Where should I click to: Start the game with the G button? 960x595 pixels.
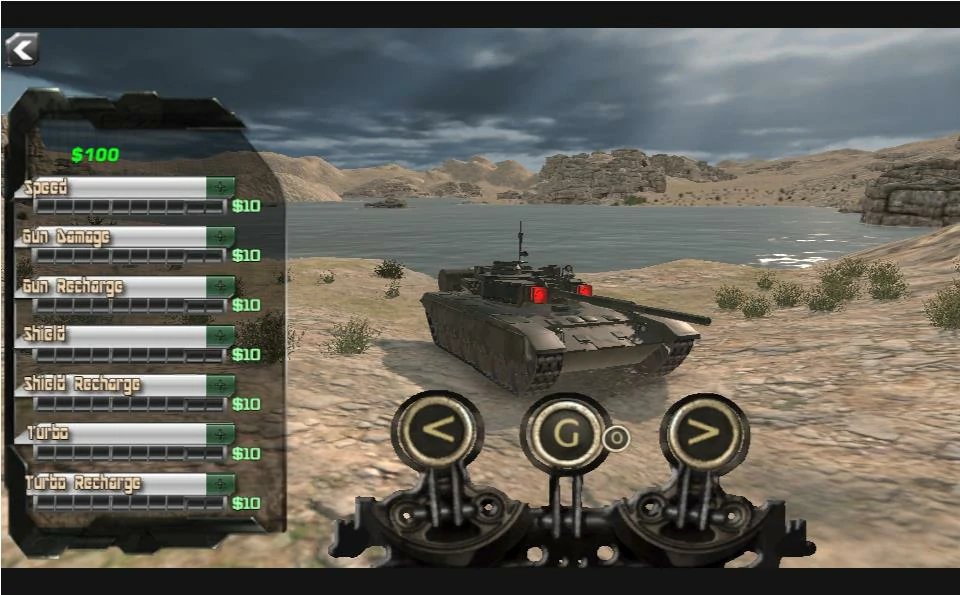566,433
